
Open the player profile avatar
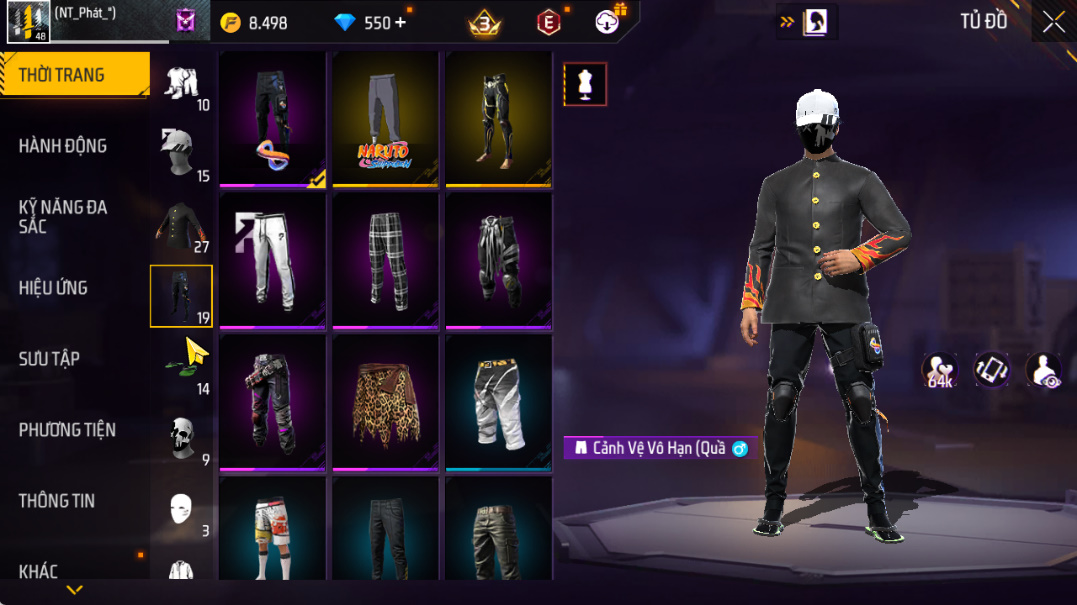[x=27, y=21]
